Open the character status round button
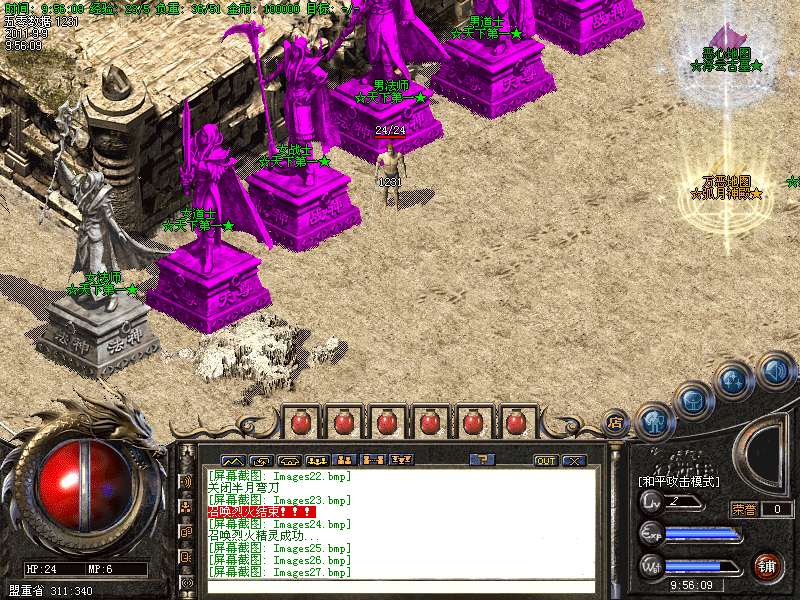This screenshot has height=600, width=800. 654,421
